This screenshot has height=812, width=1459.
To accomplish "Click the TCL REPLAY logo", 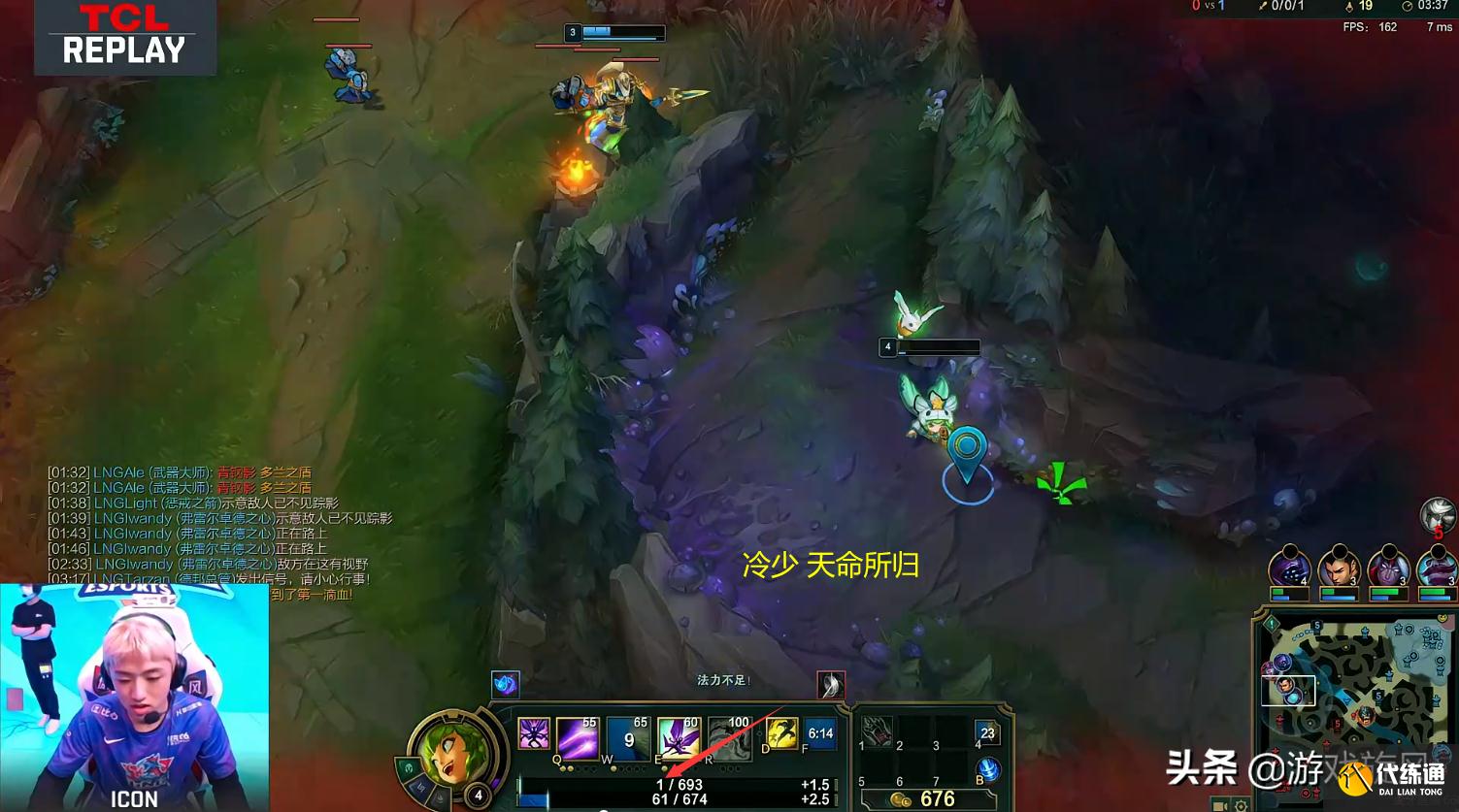I will click(x=126, y=37).
